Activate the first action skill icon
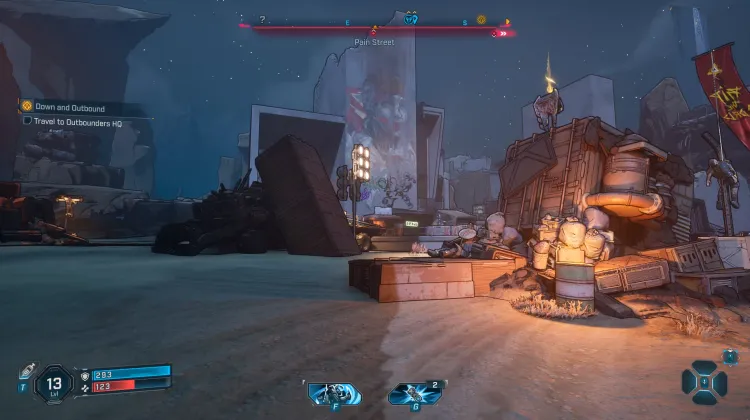This screenshot has height=420, width=750. point(332,392)
